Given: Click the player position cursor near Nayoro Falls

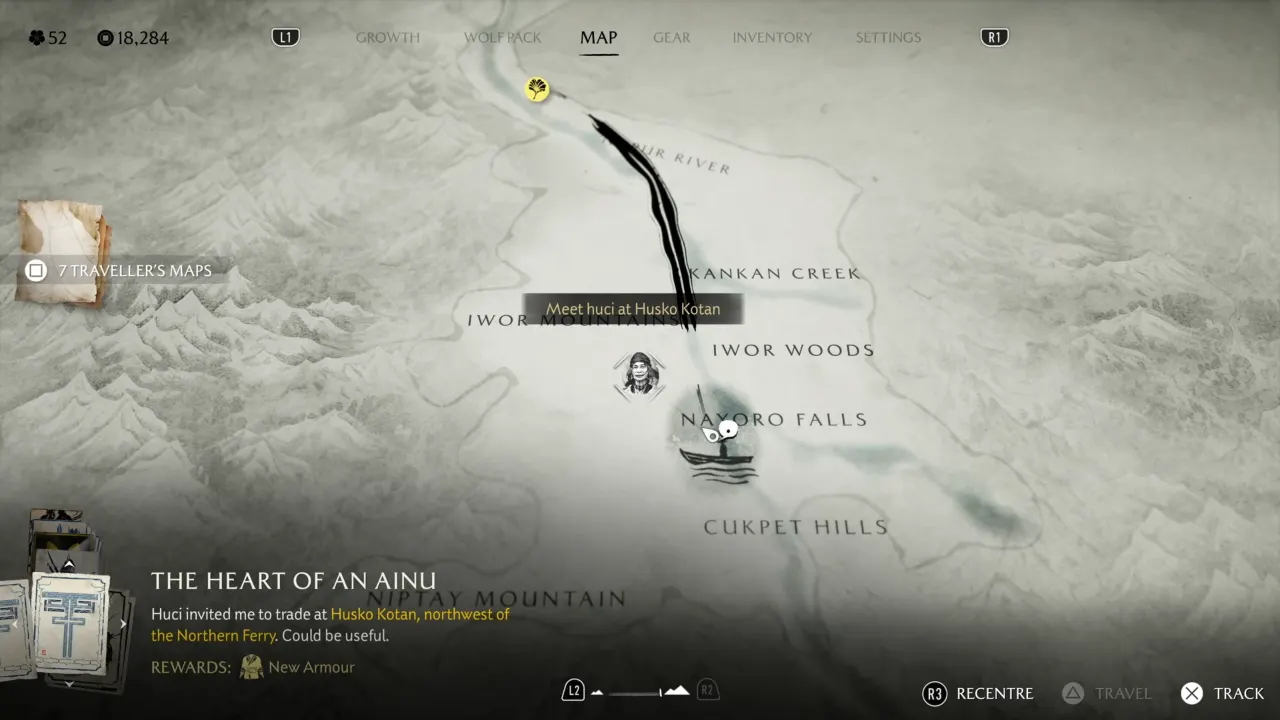Looking at the screenshot, I should (727, 429).
